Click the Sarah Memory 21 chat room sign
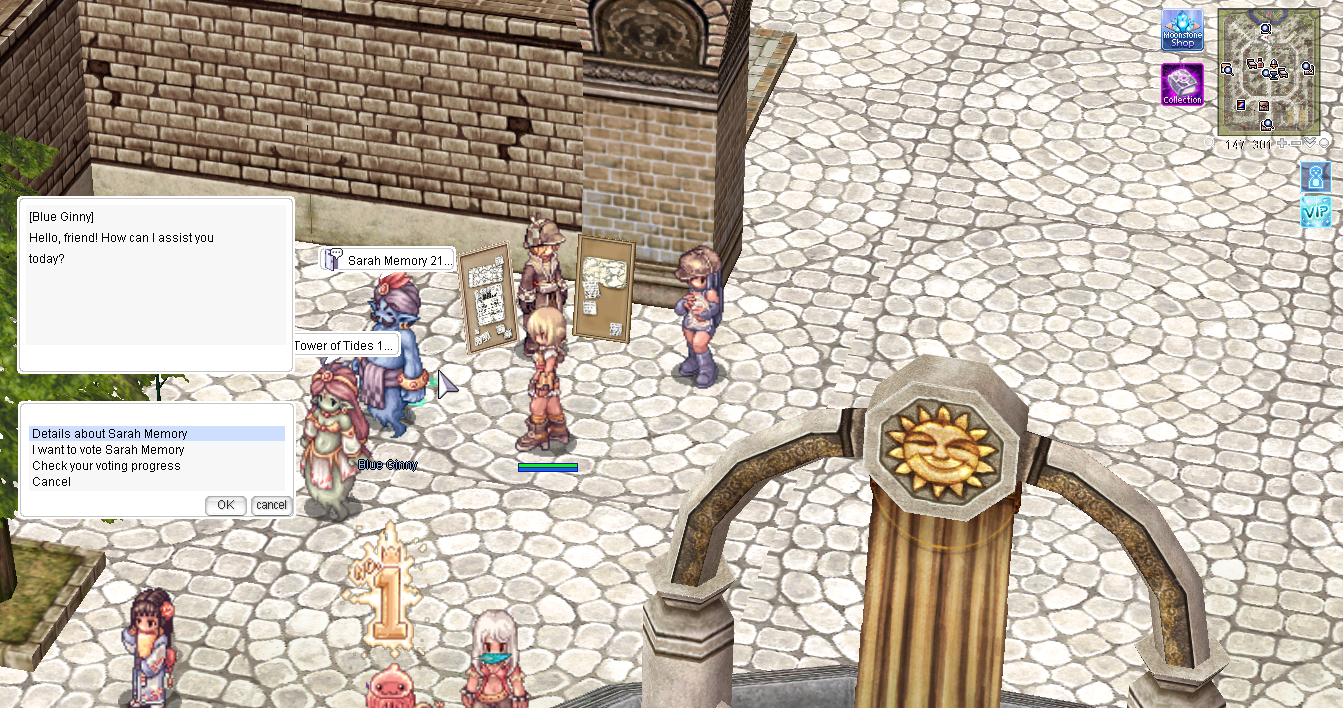The image size is (1343, 708). [x=388, y=260]
